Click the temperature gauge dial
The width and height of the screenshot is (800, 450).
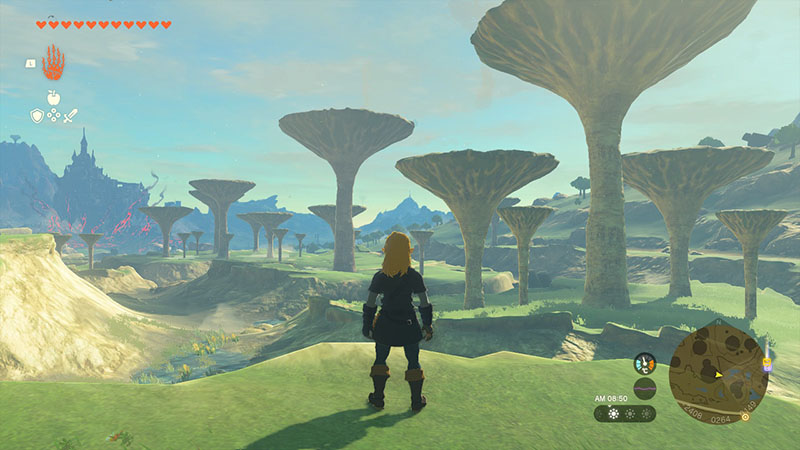click(644, 364)
